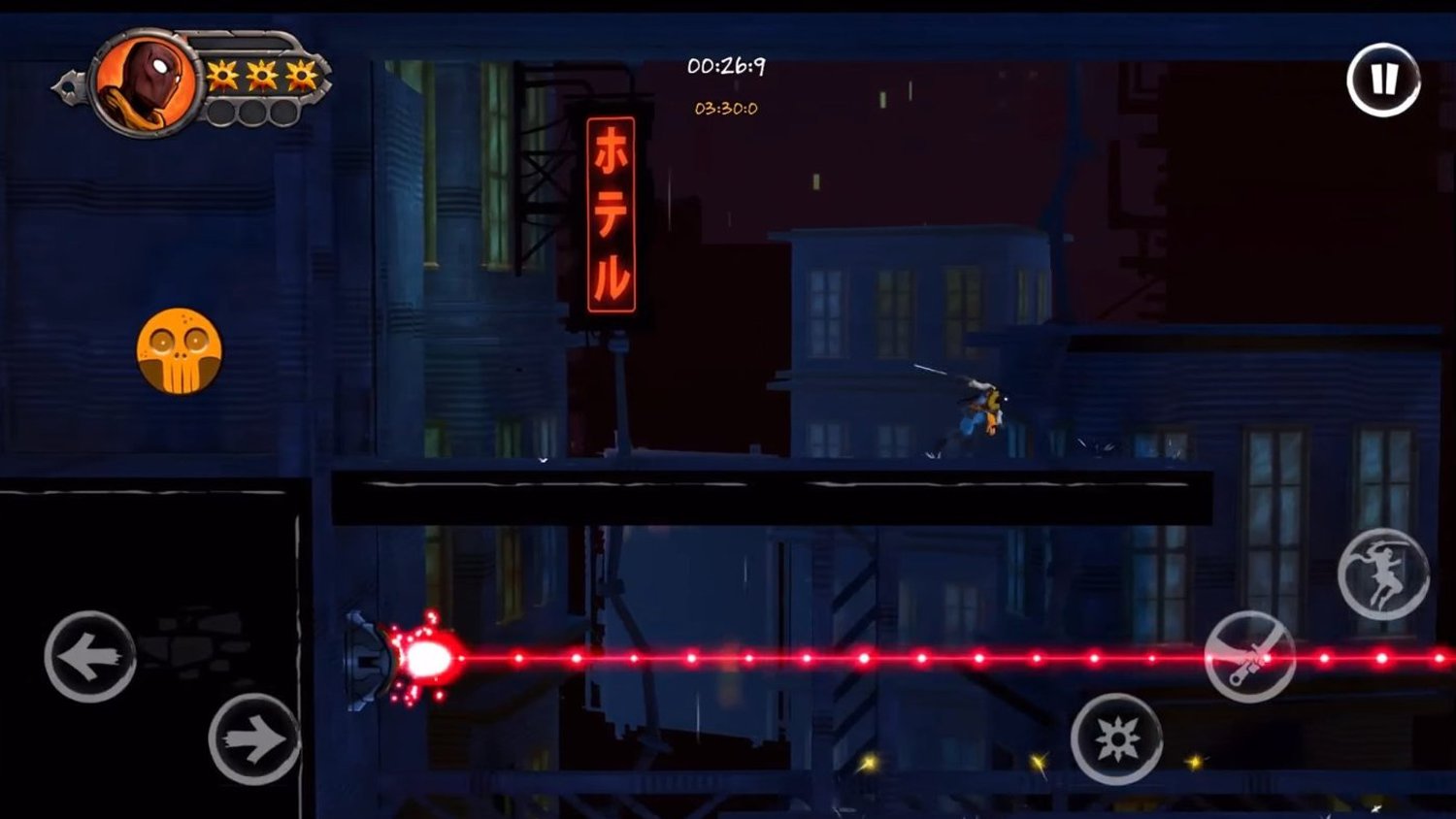This screenshot has width=1456, height=819.
Task: Tap the middle empty ability slot circle
Action: [254, 113]
